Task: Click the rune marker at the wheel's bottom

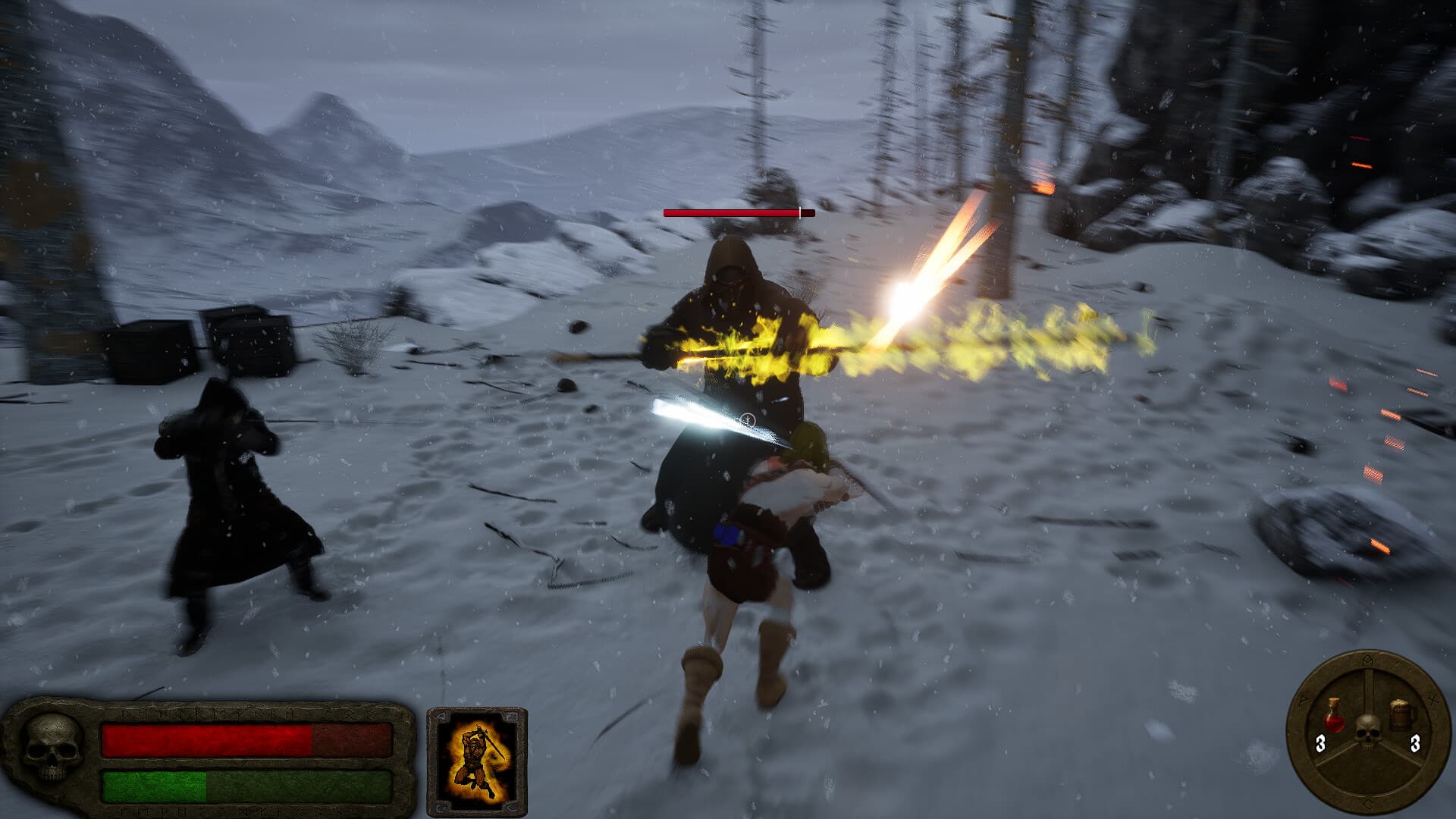Action: [1367, 802]
